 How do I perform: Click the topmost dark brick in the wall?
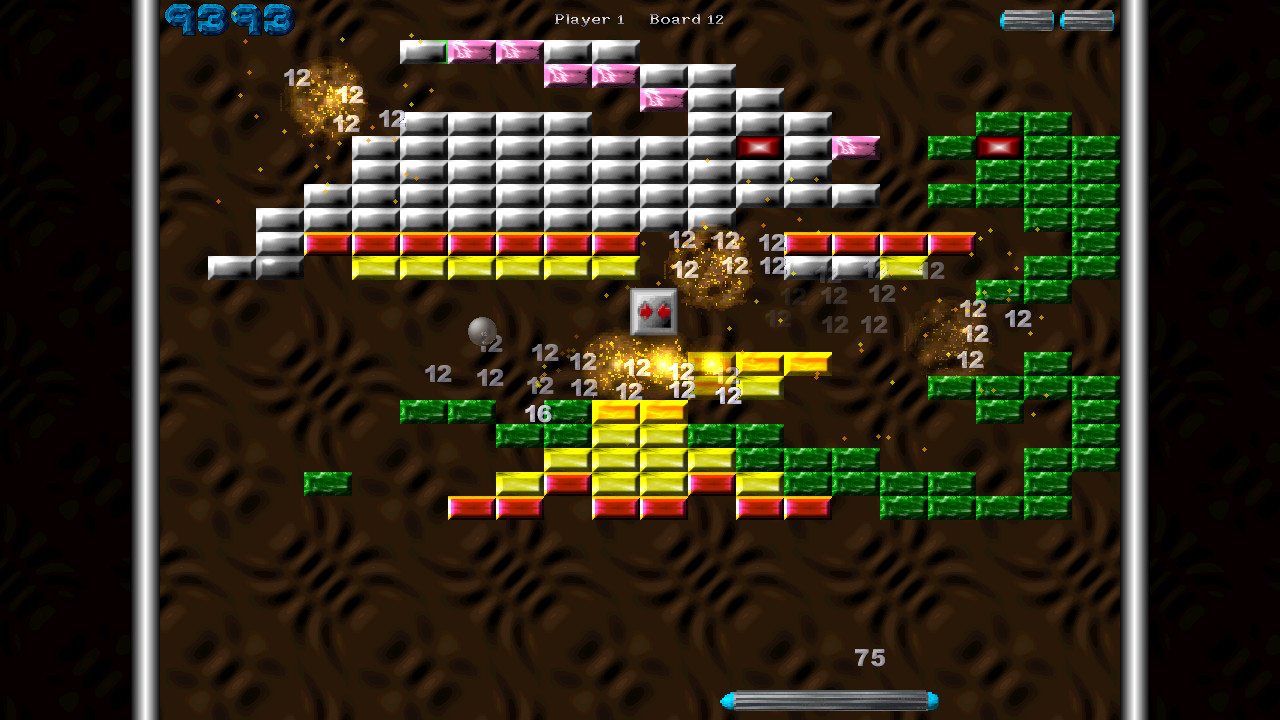[422, 51]
